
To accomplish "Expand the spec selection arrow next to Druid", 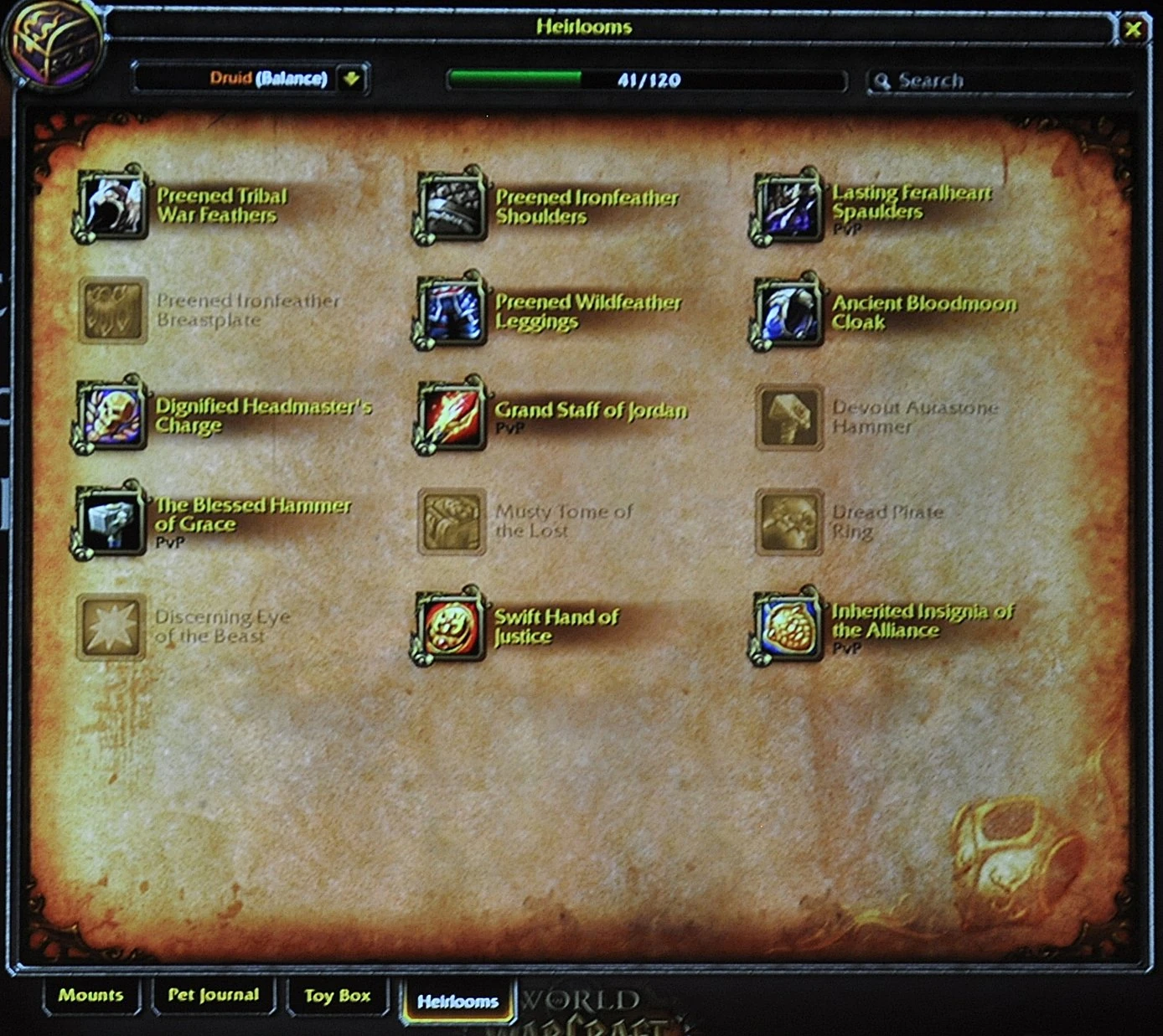I will 353,80.
